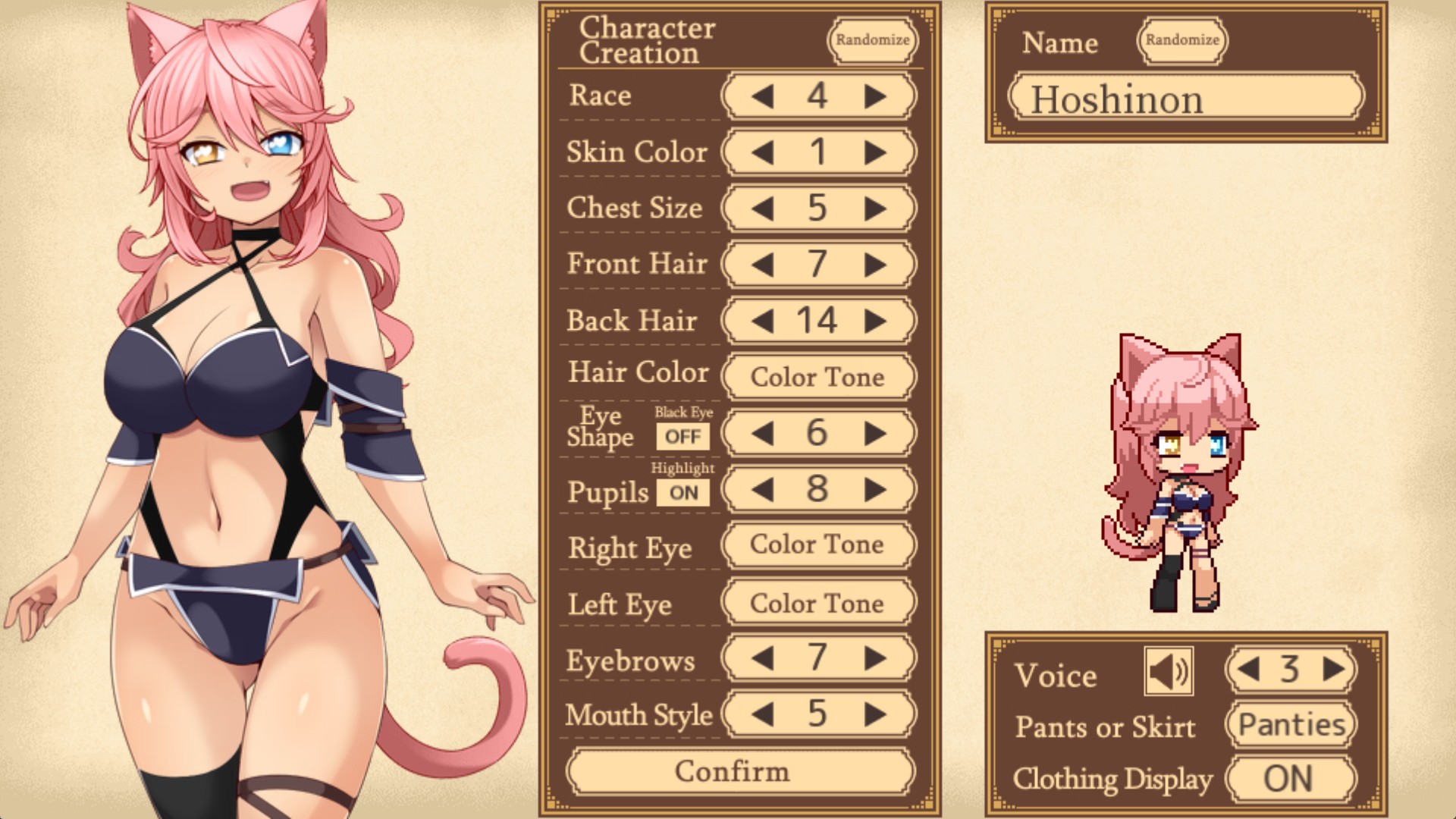Toggle the Black Eye OFF switch

(682, 437)
